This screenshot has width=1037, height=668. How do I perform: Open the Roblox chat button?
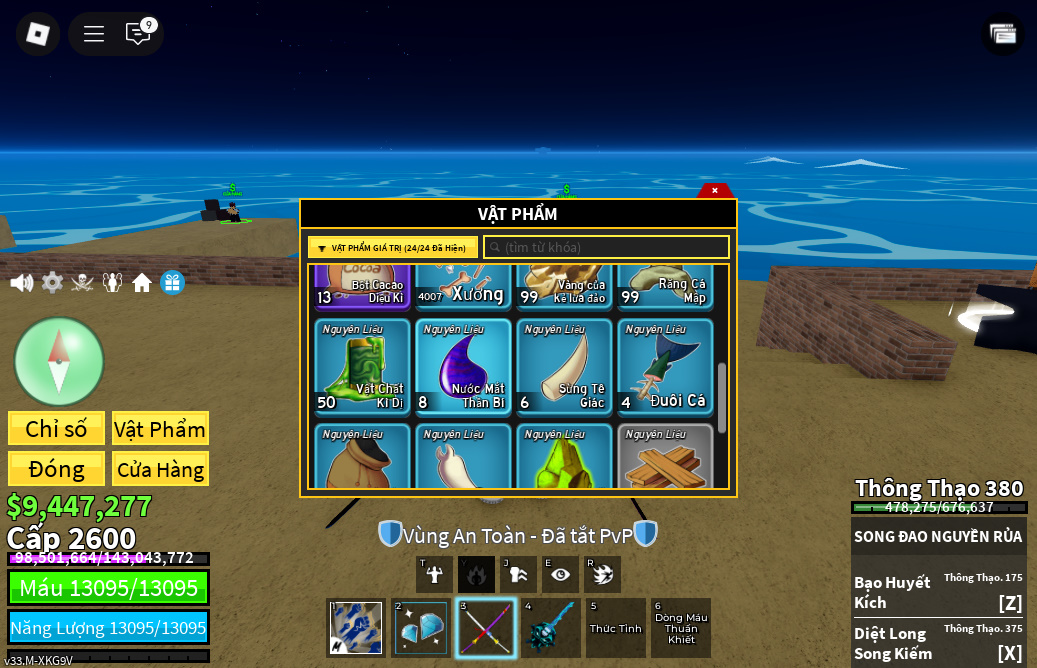138,33
